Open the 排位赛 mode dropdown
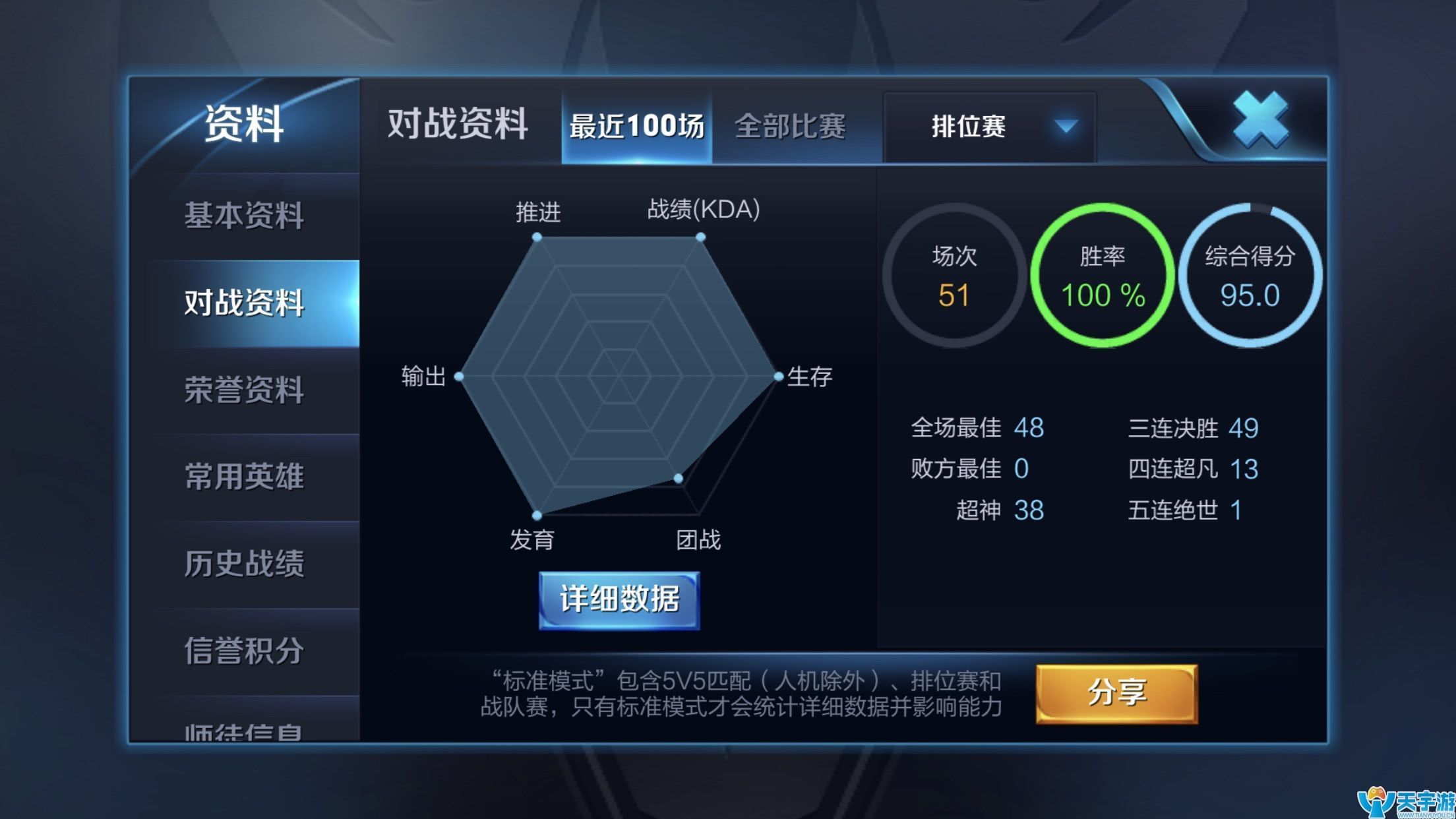 point(967,127)
